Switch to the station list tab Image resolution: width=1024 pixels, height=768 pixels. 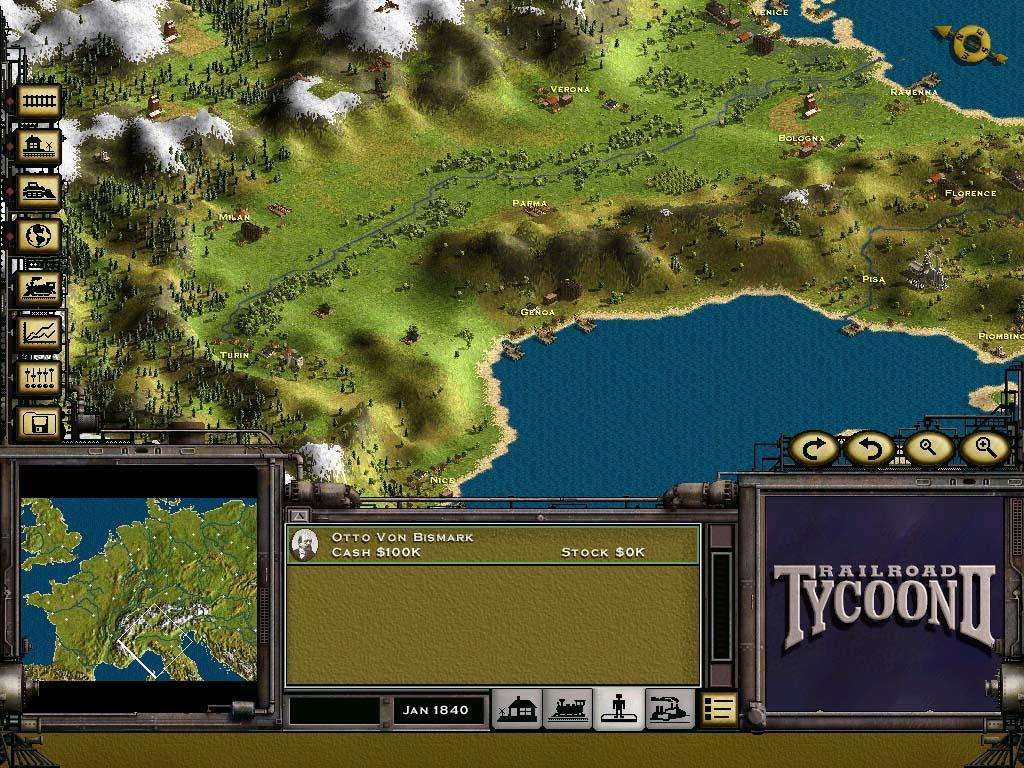click(516, 709)
